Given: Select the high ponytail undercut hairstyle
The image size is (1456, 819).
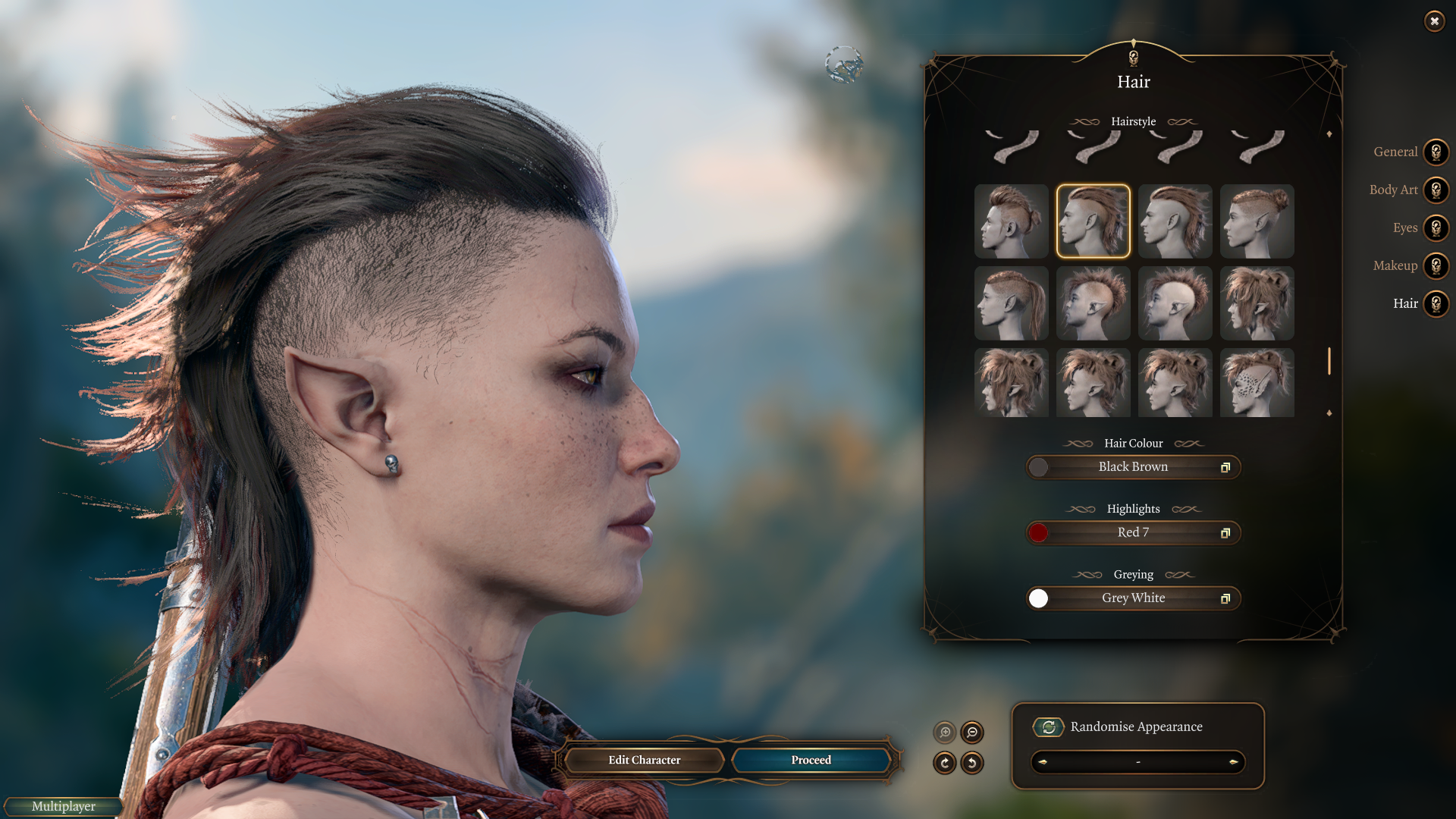Looking at the screenshot, I should (x=1011, y=303).
